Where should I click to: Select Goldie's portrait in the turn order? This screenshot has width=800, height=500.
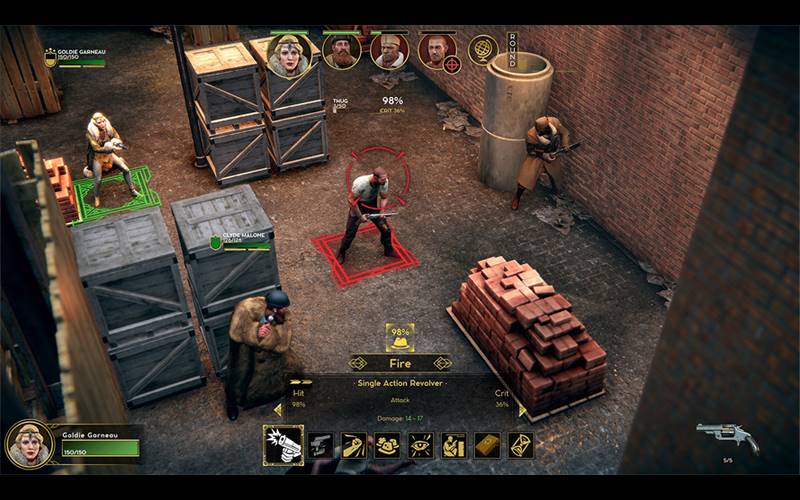click(289, 55)
